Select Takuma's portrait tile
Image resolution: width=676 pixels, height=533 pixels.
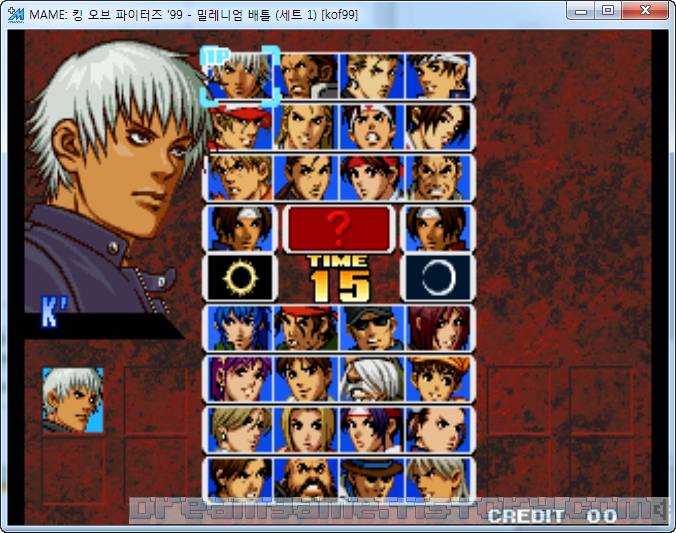coord(438,177)
